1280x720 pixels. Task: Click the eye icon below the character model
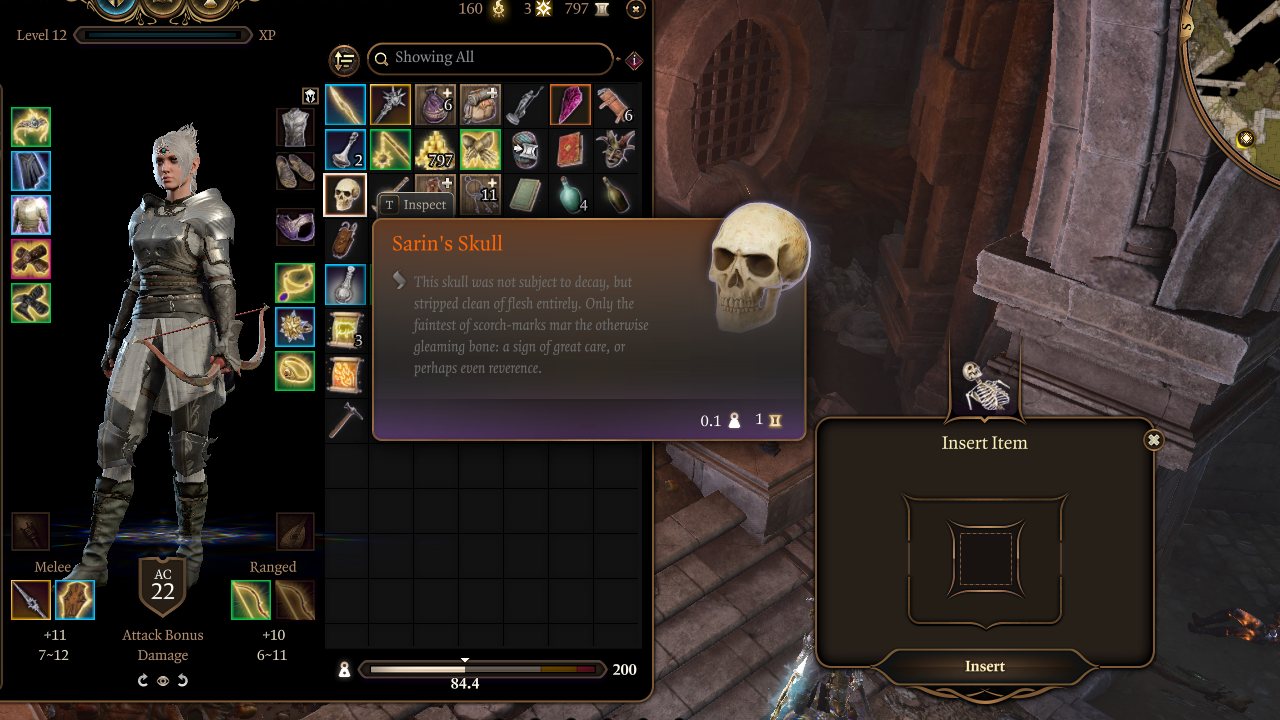163,681
